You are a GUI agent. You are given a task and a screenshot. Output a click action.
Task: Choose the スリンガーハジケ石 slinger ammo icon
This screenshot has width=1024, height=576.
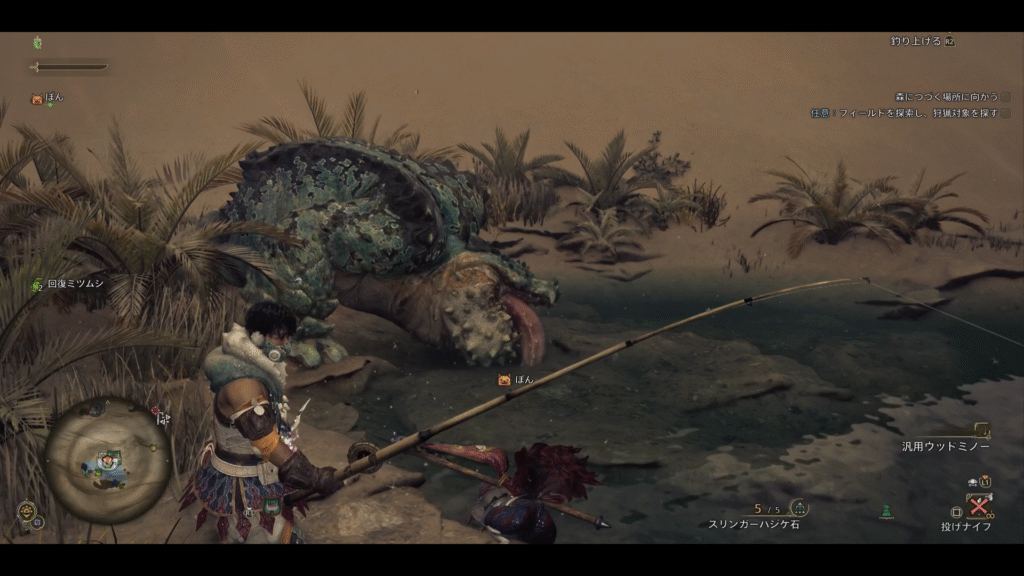tap(798, 508)
